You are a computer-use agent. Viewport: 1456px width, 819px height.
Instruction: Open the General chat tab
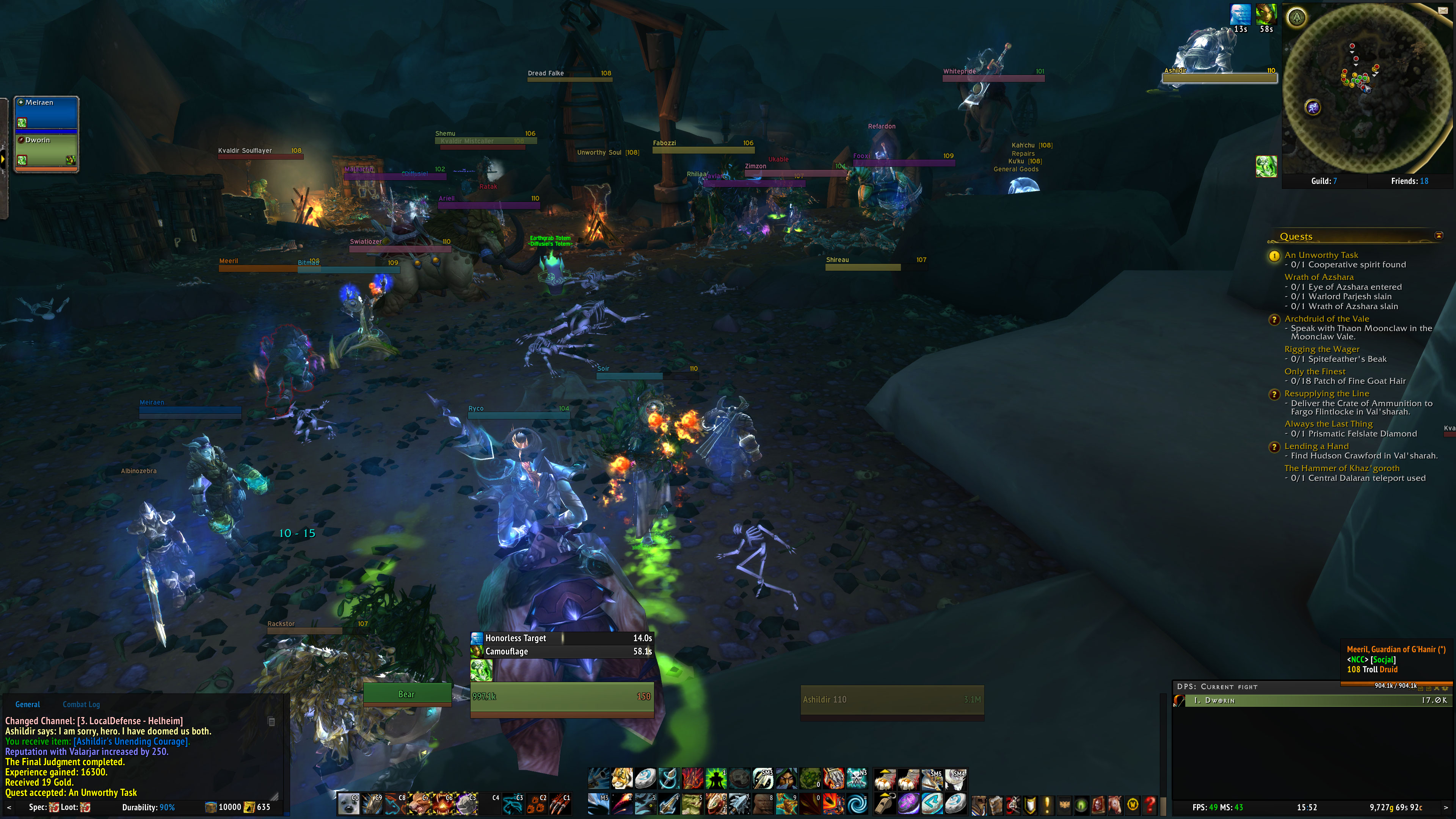click(x=27, y=704)
